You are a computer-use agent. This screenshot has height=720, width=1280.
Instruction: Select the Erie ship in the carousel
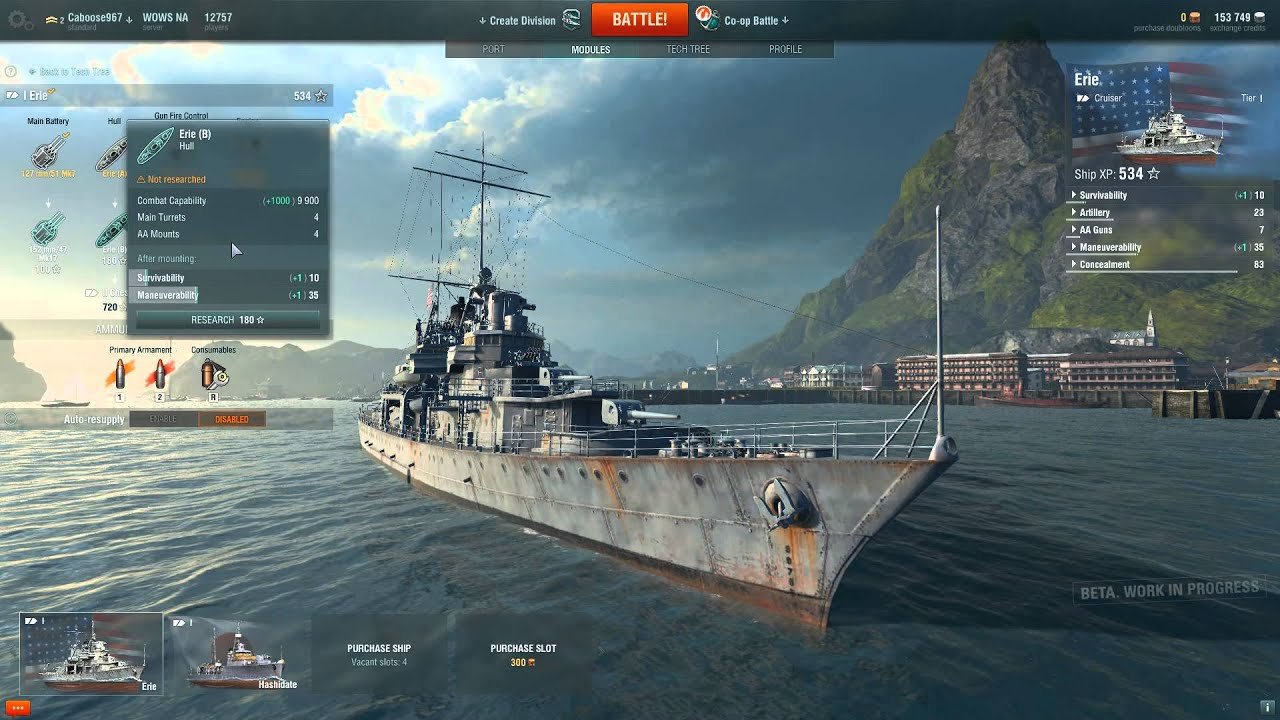(x=91, y=654)
